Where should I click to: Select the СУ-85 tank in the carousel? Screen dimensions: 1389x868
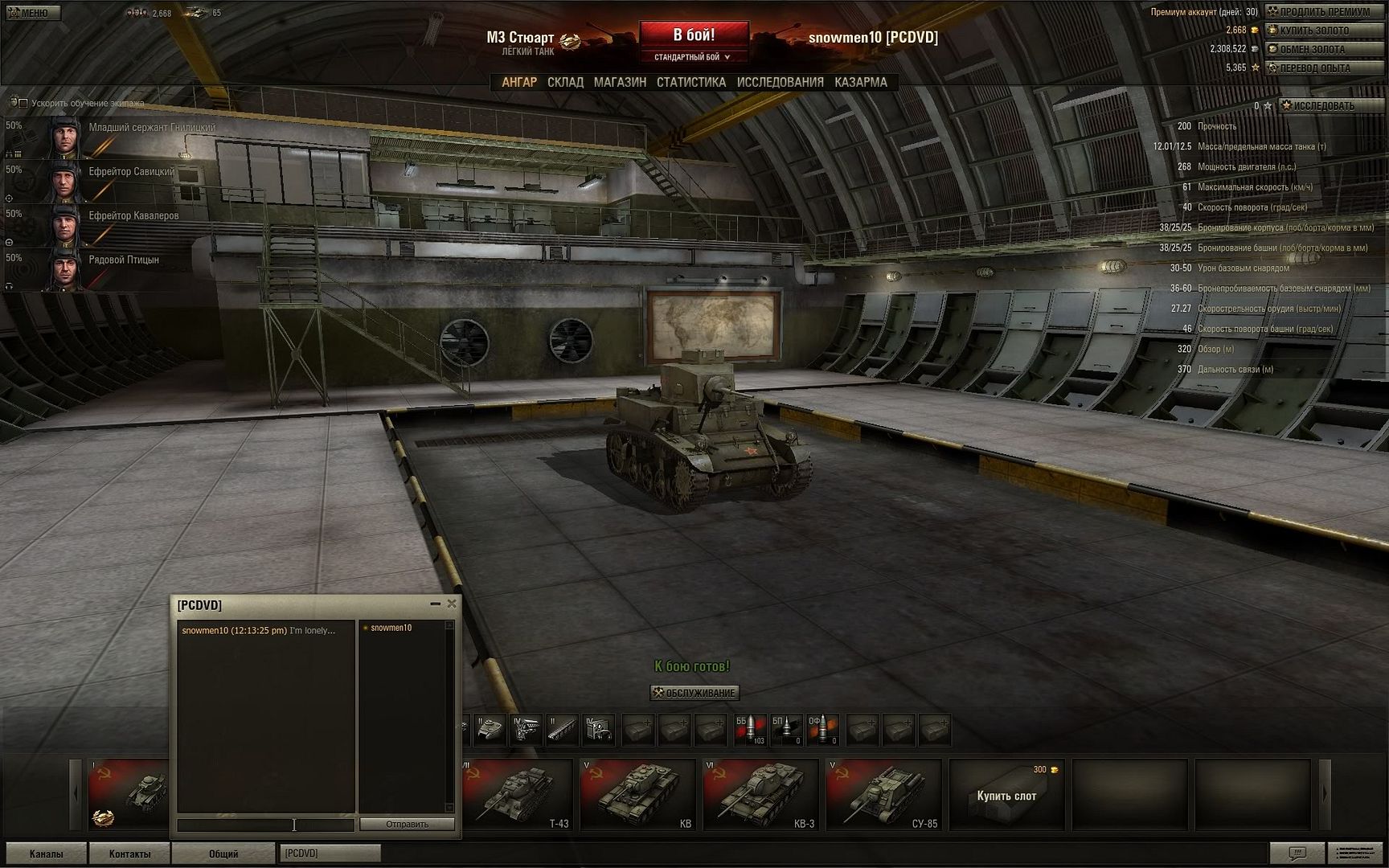[x=883, y=795]
